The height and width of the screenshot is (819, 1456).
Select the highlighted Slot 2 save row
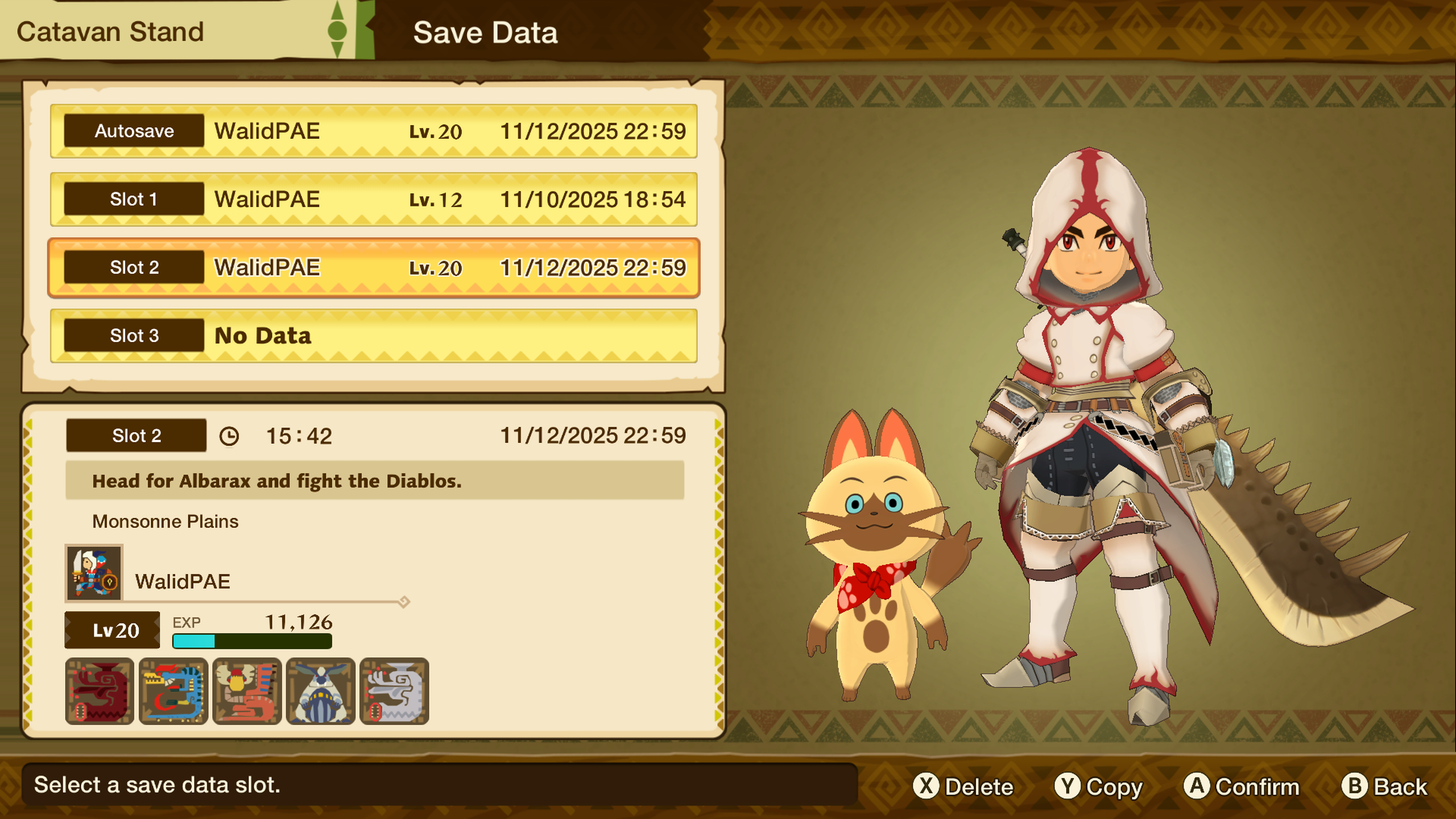(374, 268)
